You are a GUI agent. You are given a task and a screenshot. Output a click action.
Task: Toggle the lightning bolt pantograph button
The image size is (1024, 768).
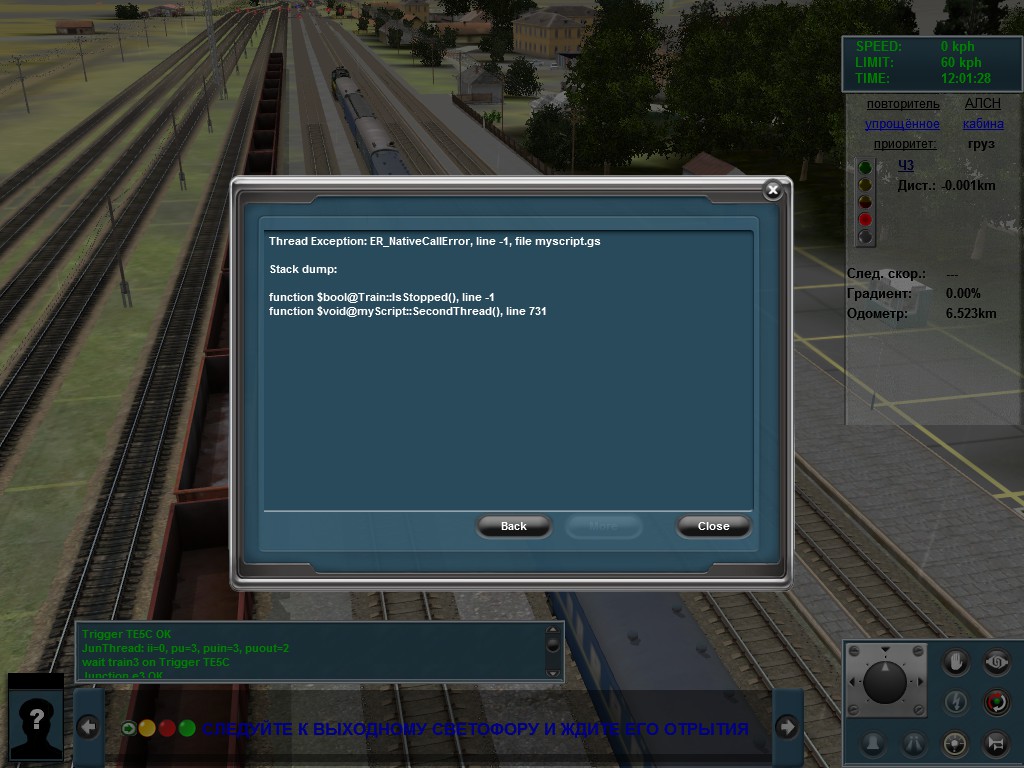point(957,702)
